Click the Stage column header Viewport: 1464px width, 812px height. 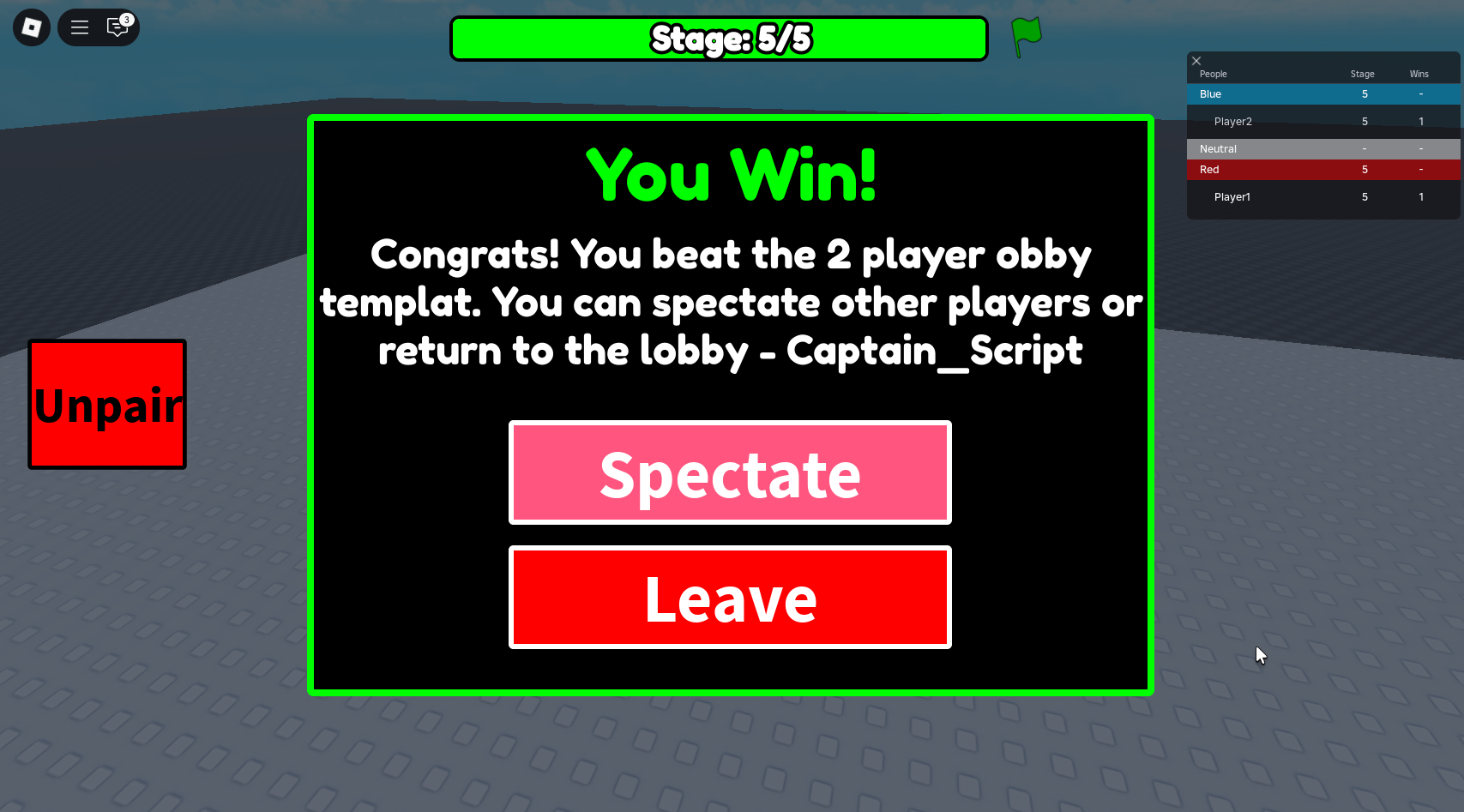[1362, 74]
